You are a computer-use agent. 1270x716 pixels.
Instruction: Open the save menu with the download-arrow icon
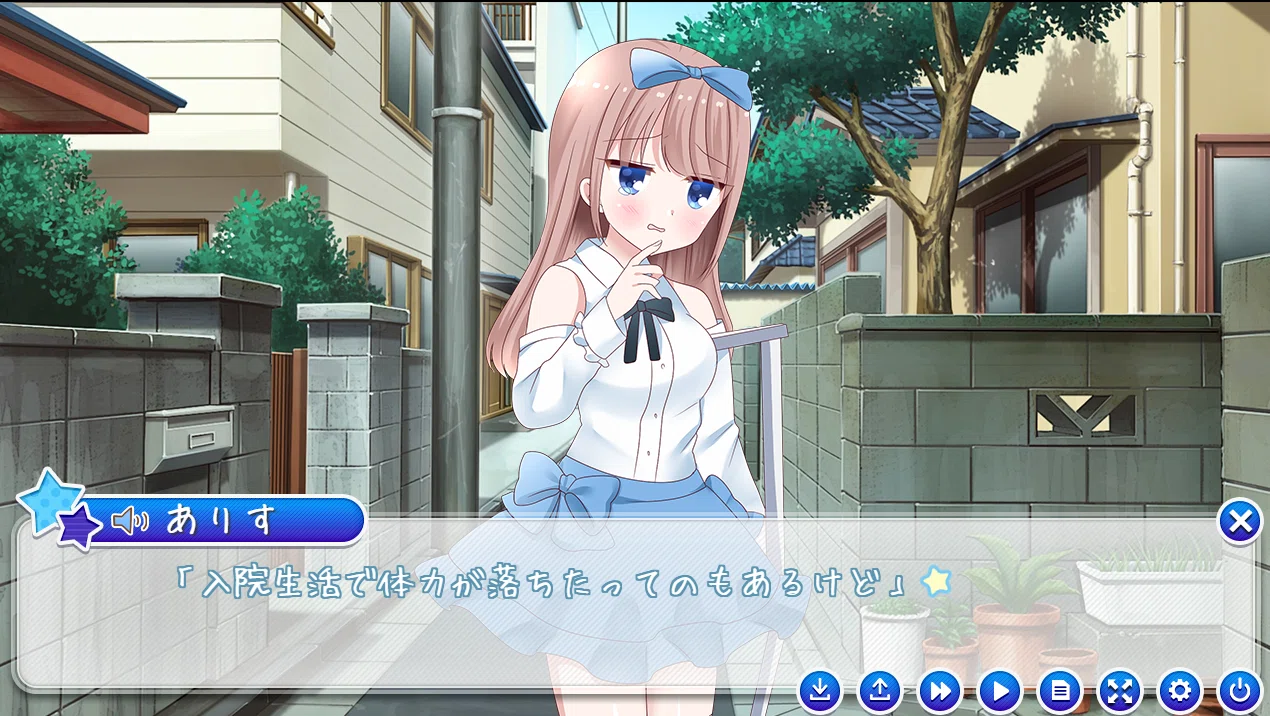pyautogui.click(x=820, y=690)
